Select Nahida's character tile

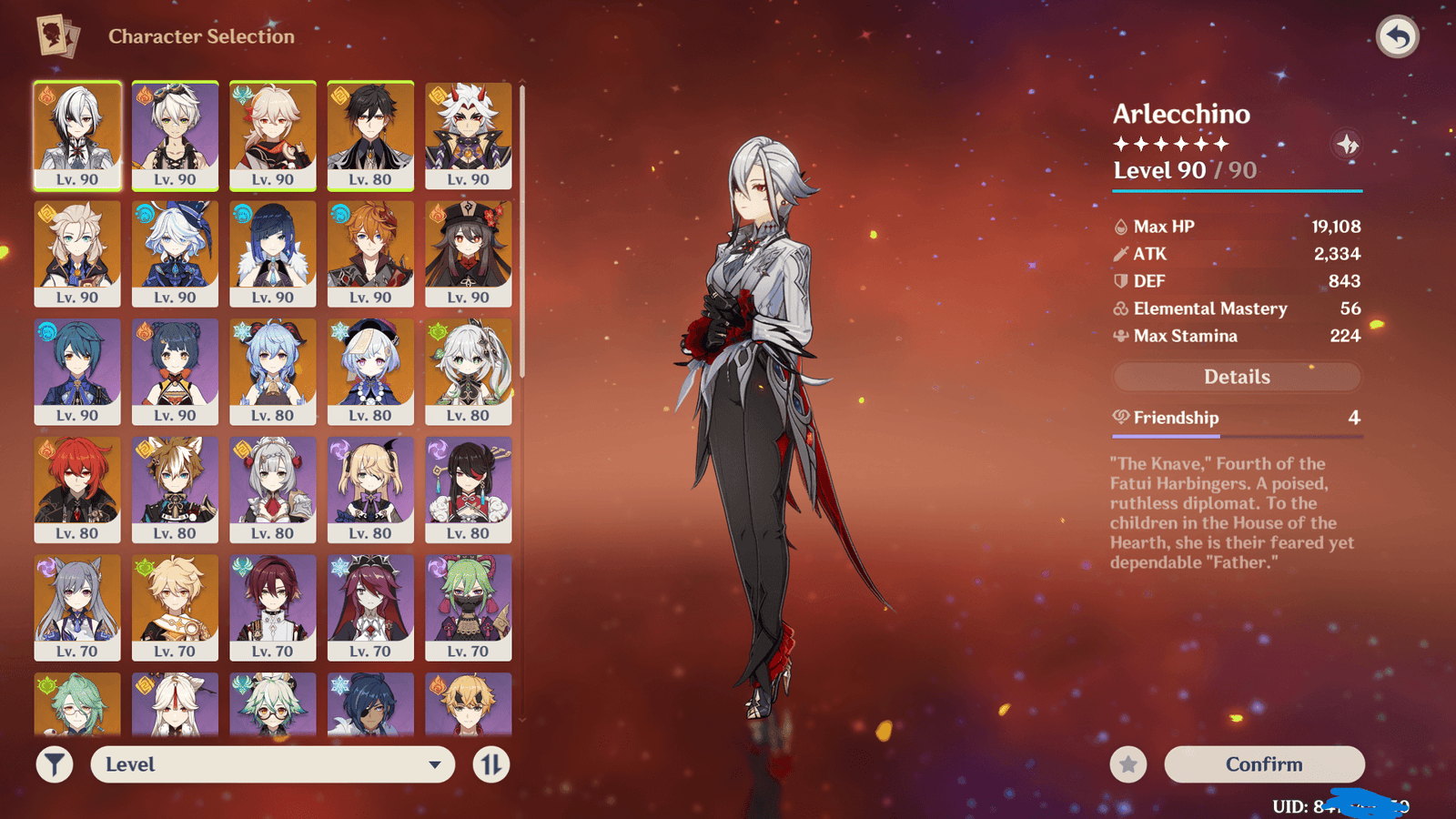tap(468, 371)
